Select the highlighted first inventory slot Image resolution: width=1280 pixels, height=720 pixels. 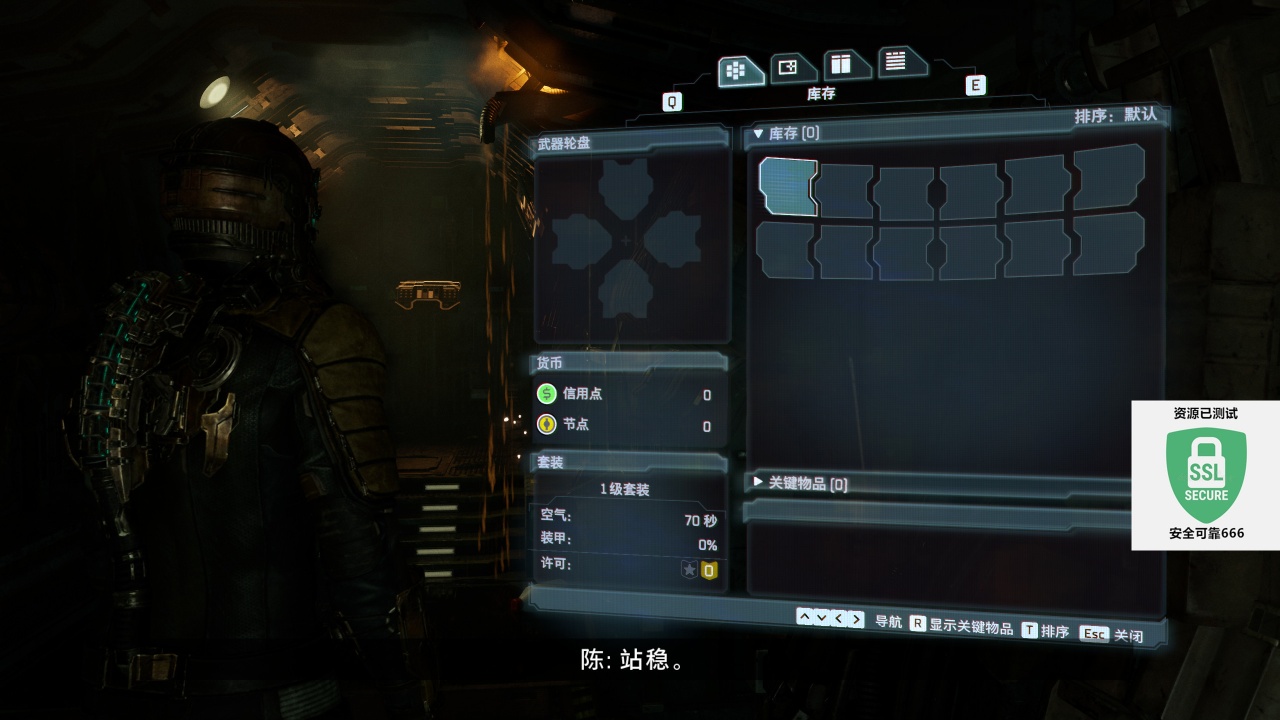[788, 186]
